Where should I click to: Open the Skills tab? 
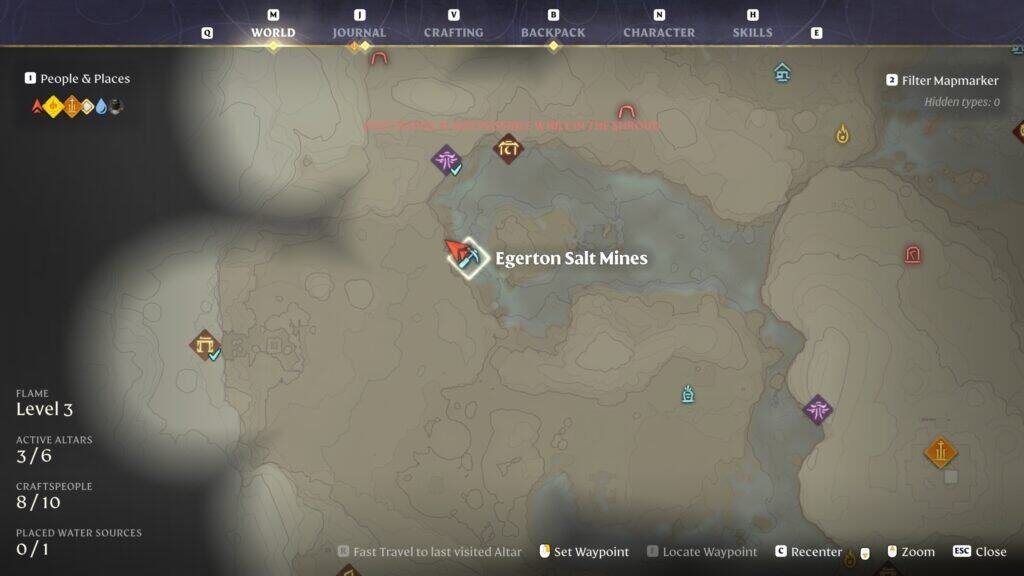coord(752,32)
